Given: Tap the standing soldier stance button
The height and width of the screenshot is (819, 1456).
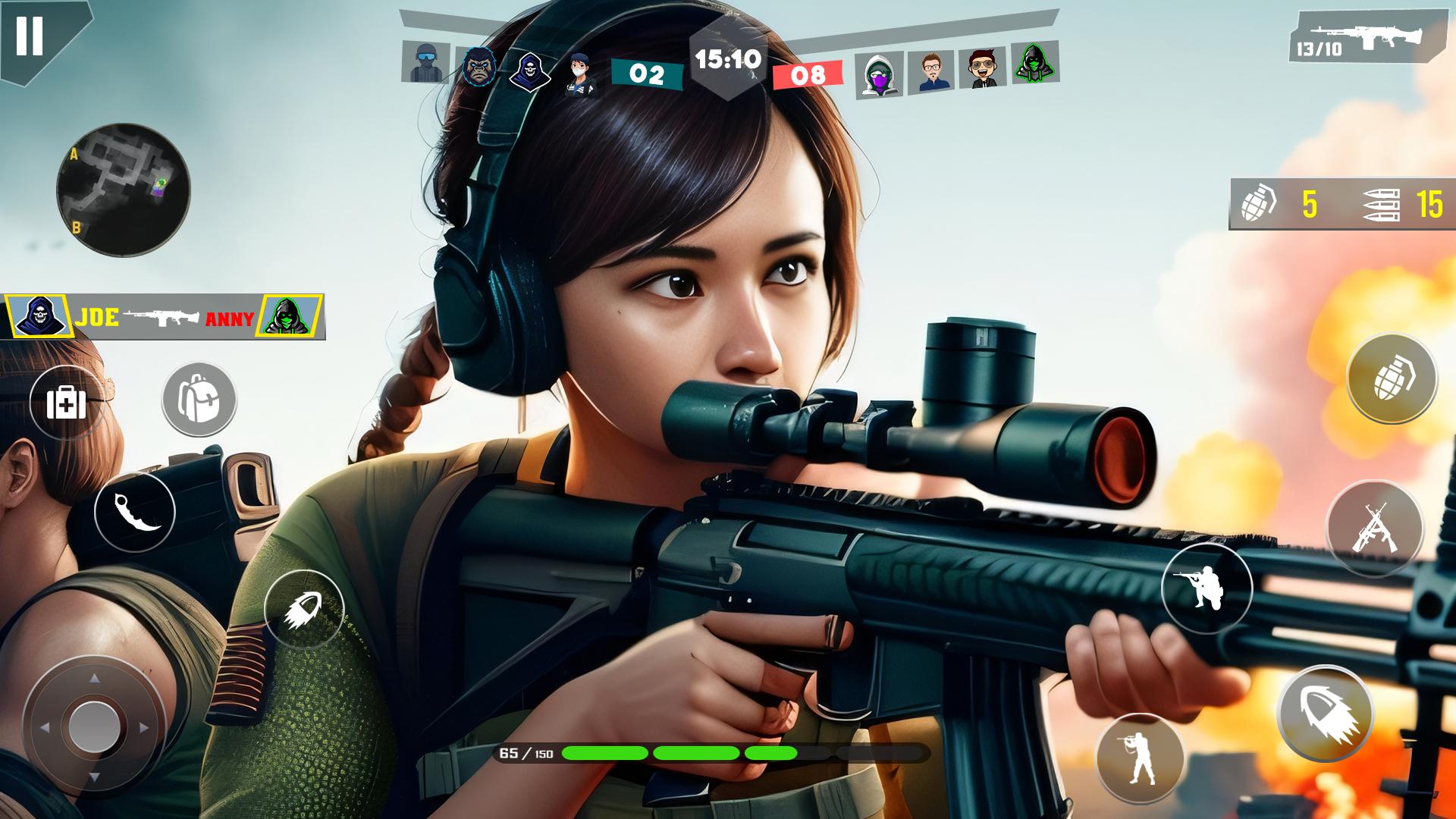Looking at the screenshot, I should (1140, 758).
